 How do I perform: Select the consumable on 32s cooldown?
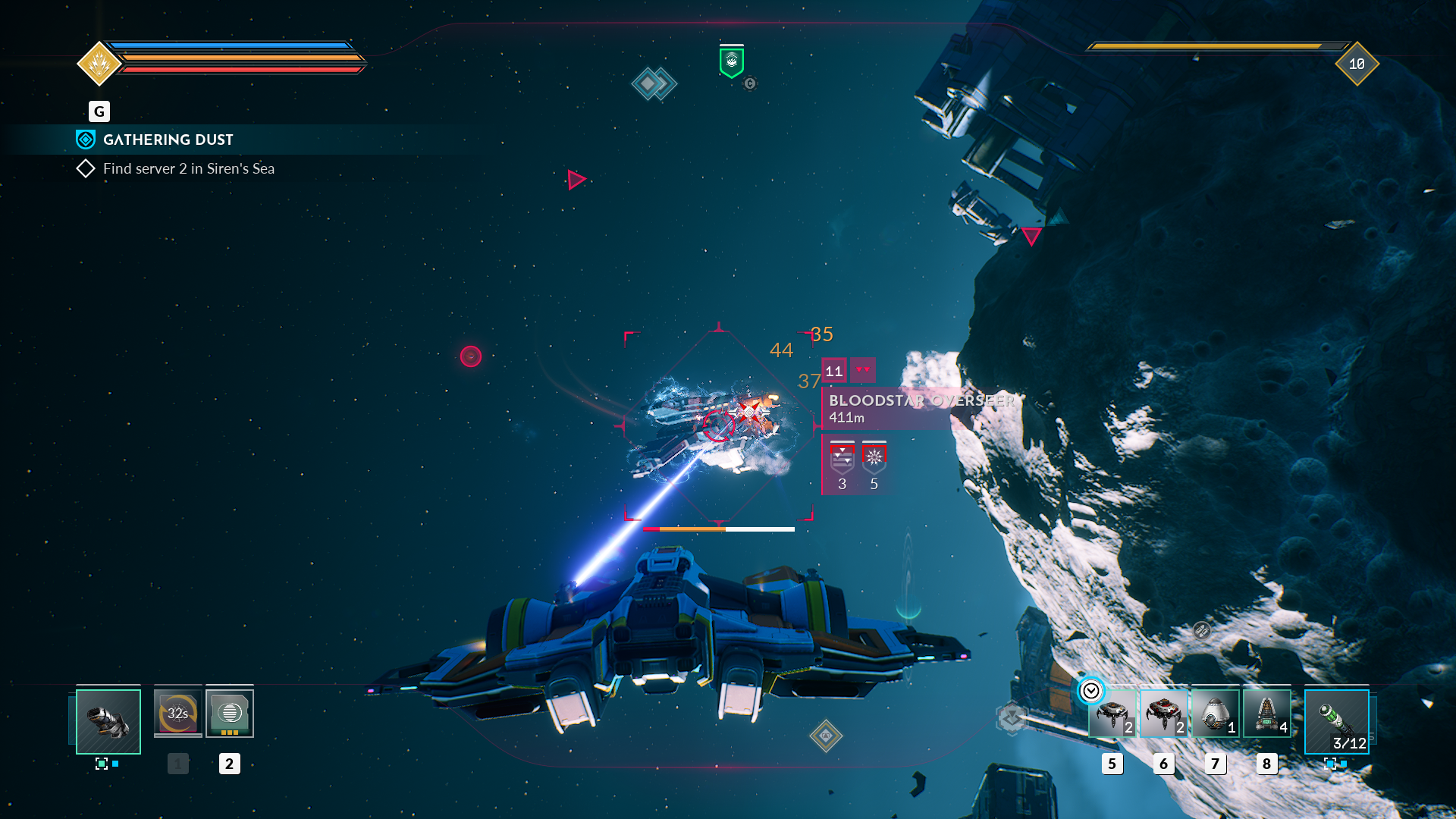(177, 712)
